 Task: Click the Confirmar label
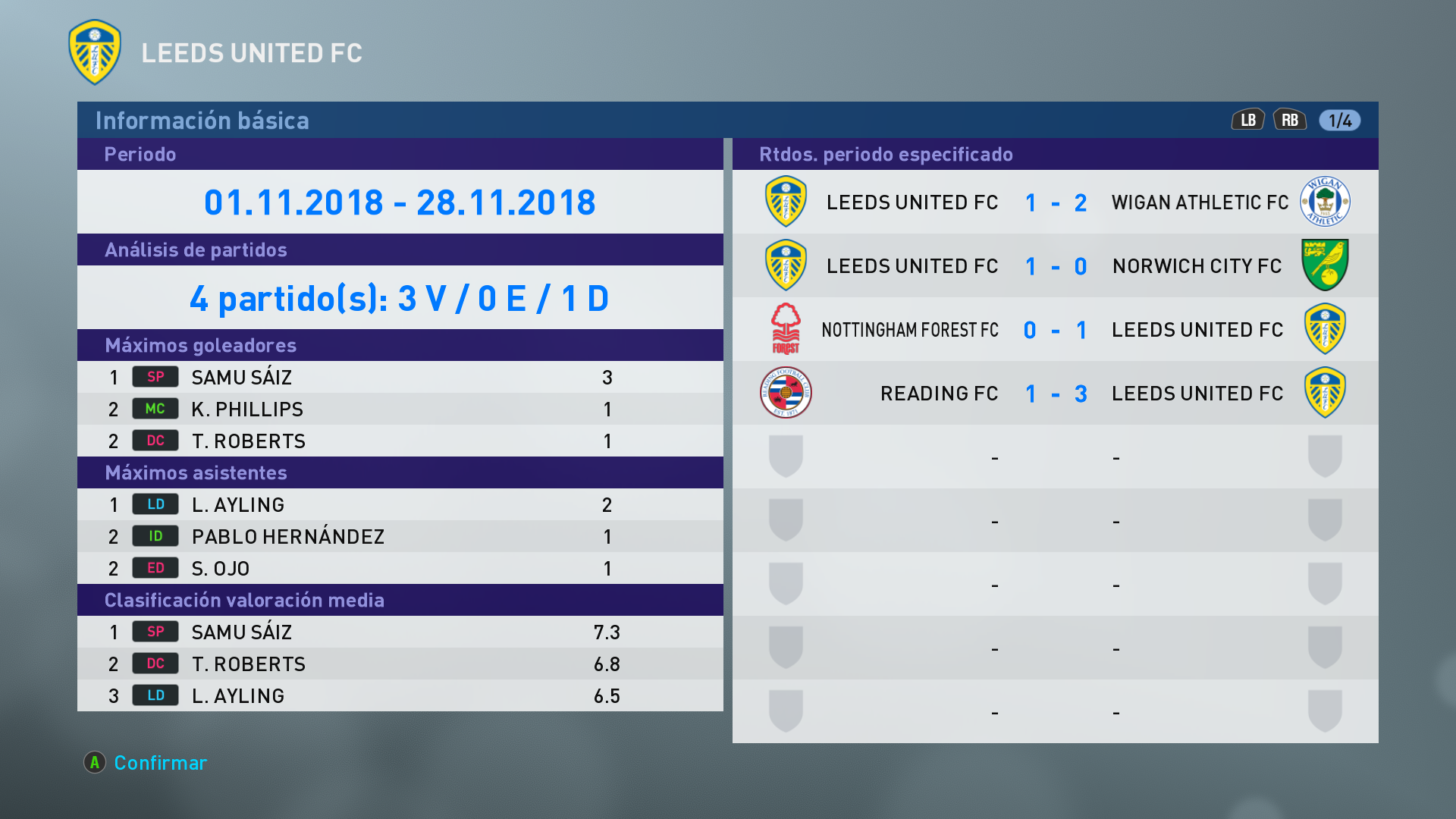coord(160,763)
